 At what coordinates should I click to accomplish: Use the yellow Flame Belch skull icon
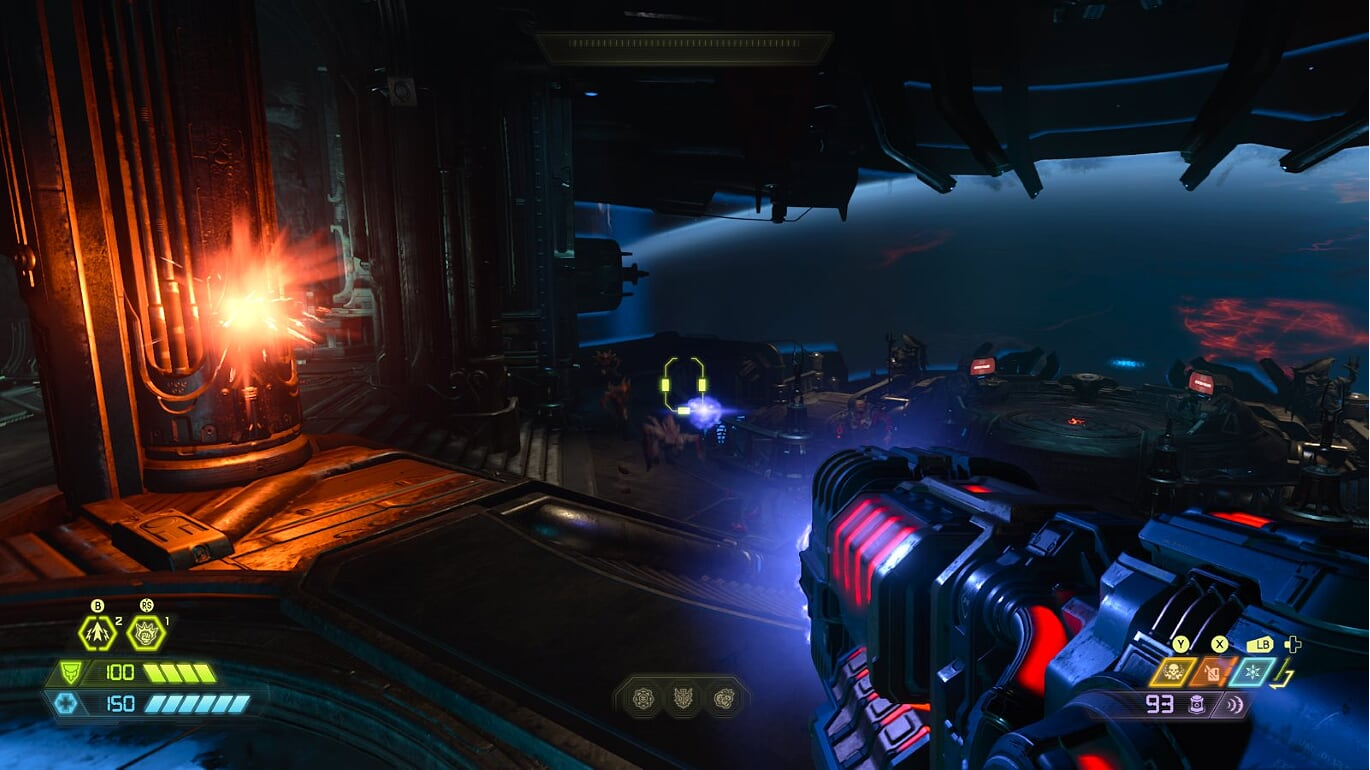click(1172, 672)
